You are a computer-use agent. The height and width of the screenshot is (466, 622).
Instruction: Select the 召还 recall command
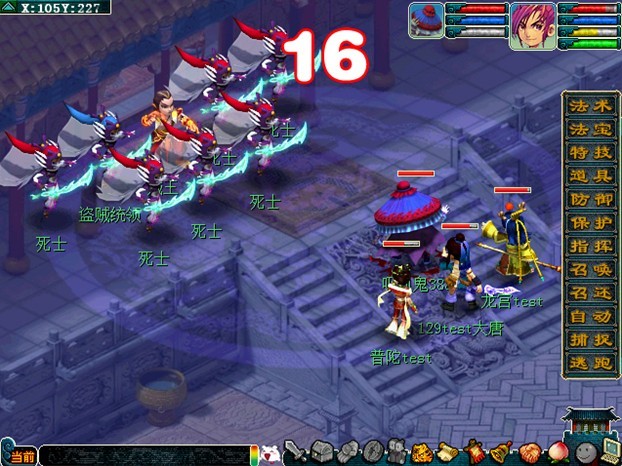(583, 292)
